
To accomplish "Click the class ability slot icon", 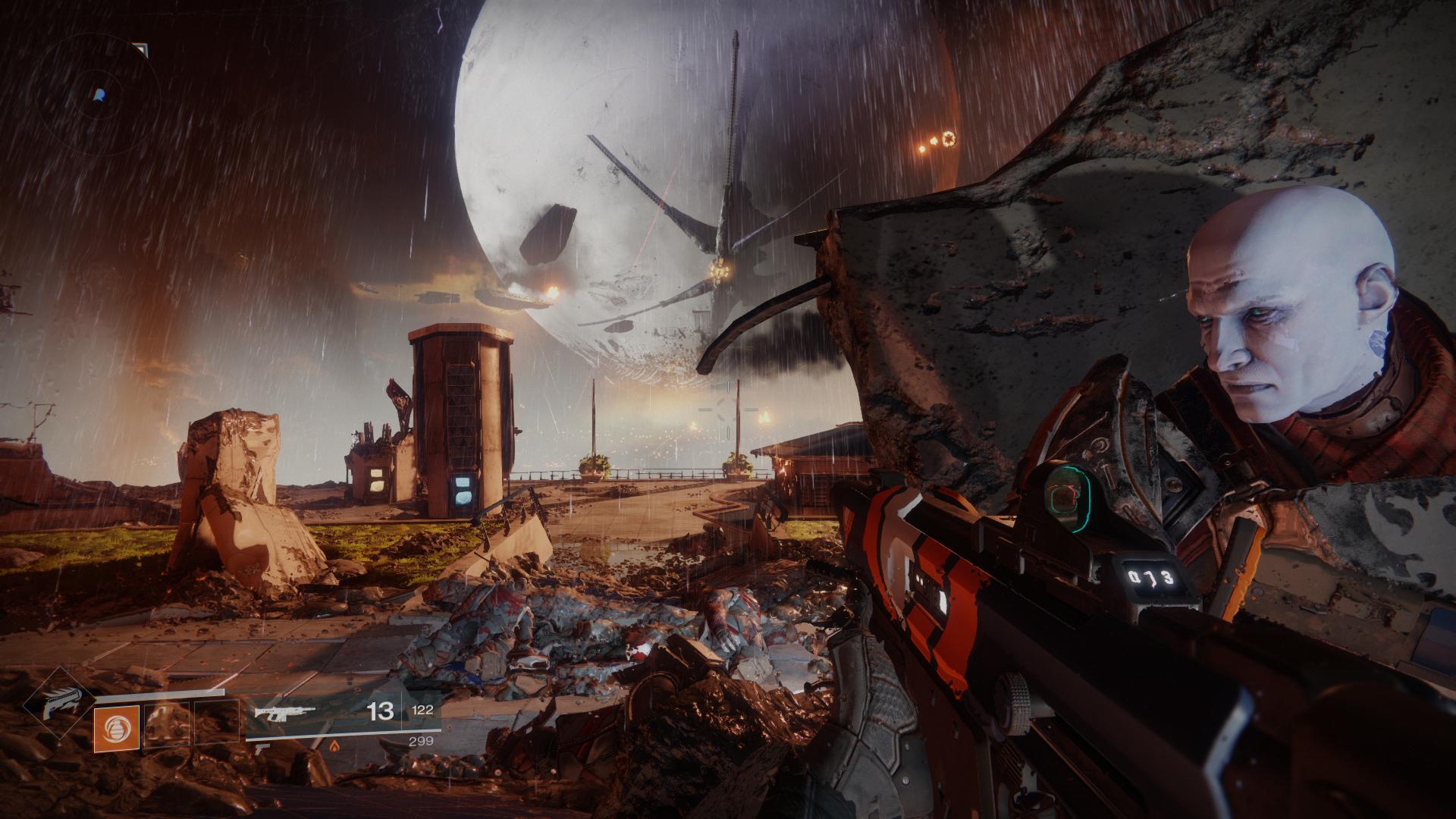I will 218,725.
